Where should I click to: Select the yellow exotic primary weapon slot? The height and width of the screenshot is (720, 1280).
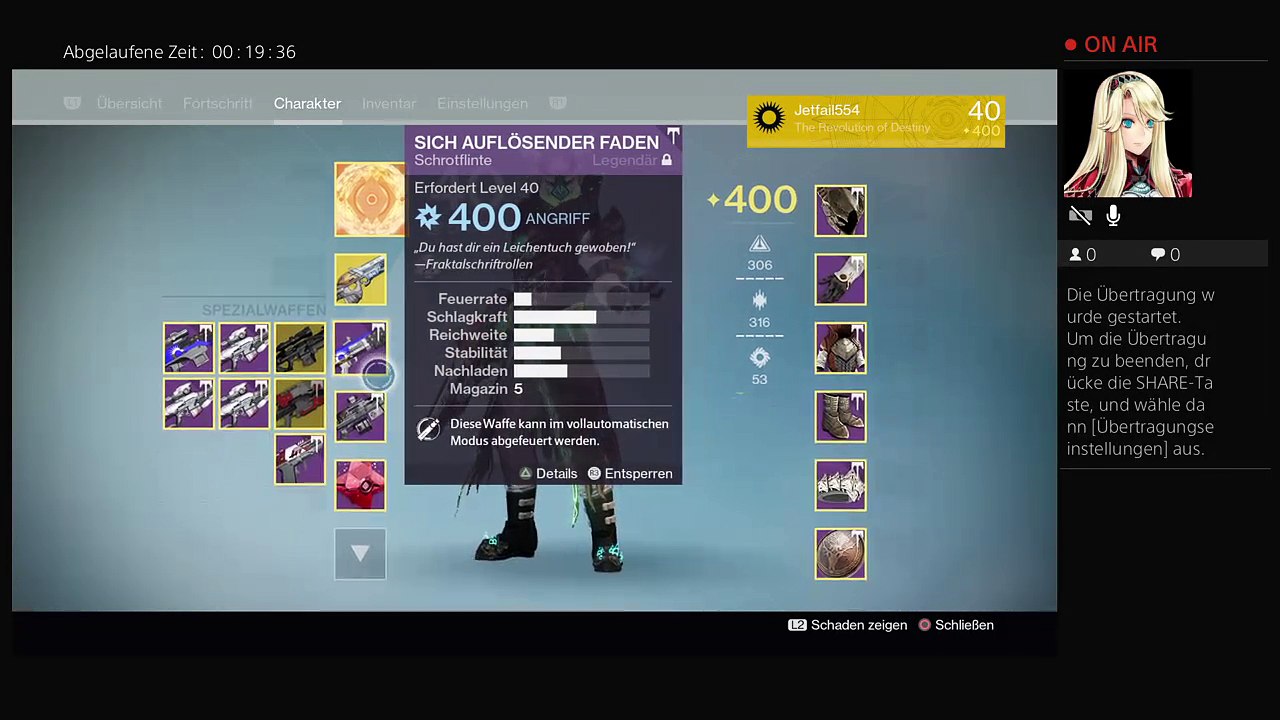point(360,279)
